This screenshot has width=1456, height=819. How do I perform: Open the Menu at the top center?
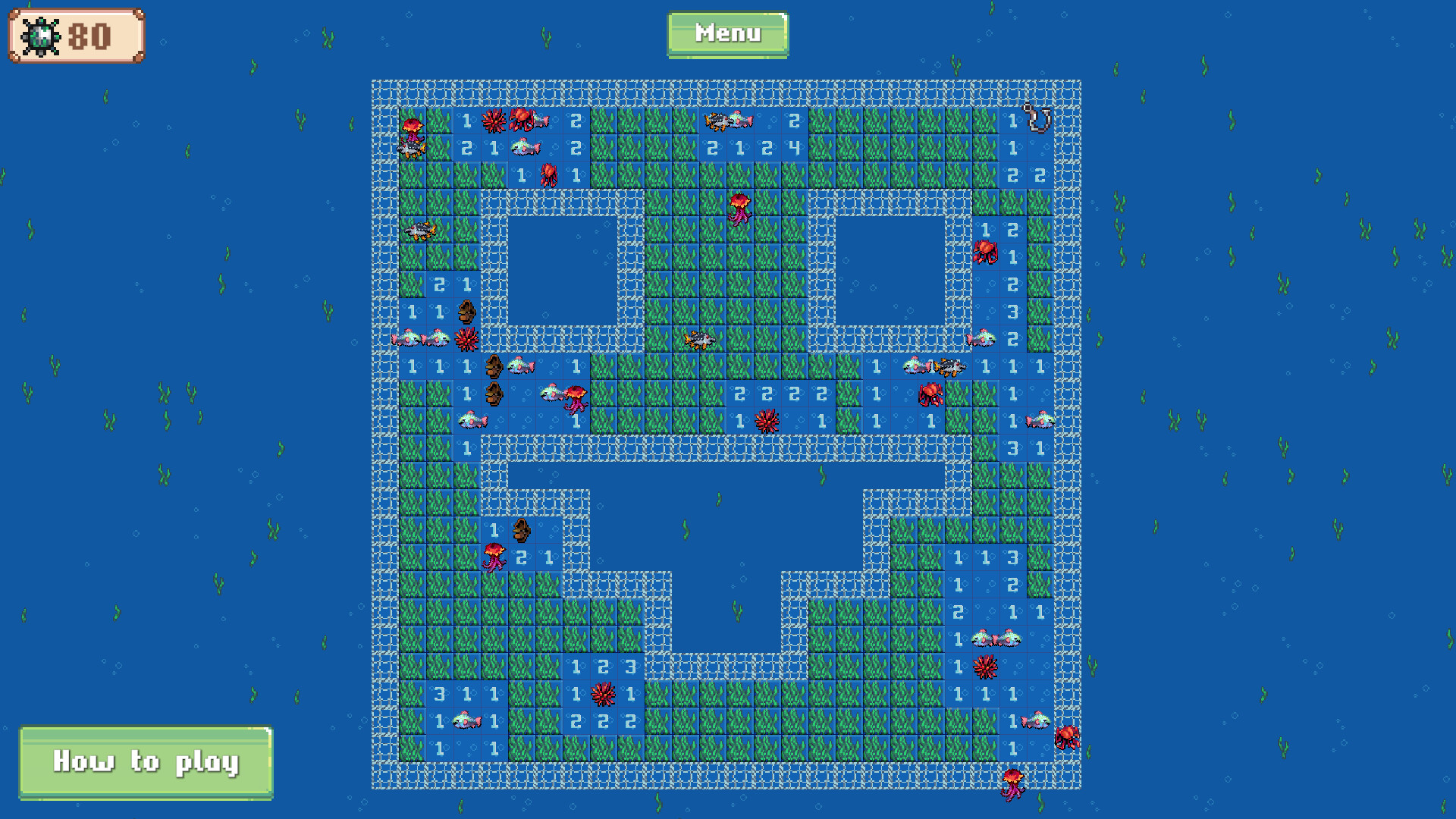(726, 33)
